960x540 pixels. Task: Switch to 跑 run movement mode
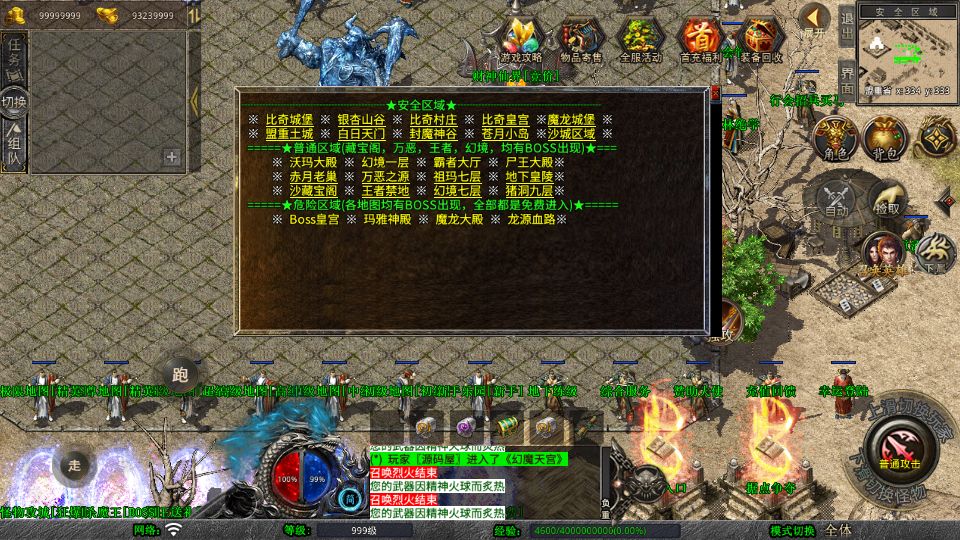180,375
